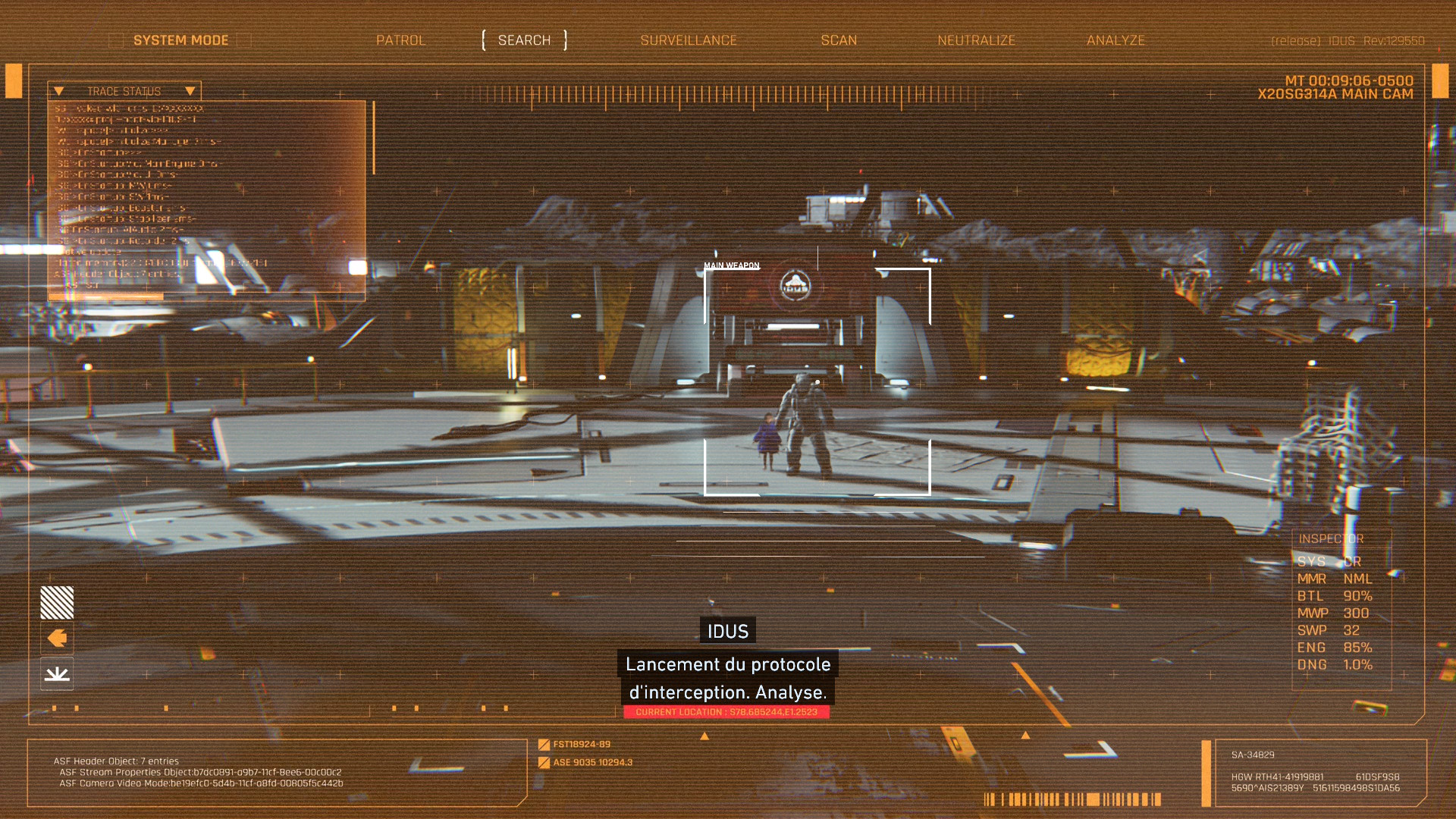Screen dimensions: 1456x819
Task: Click the SYSTEM MODE label
Action: tap(180, 40)
